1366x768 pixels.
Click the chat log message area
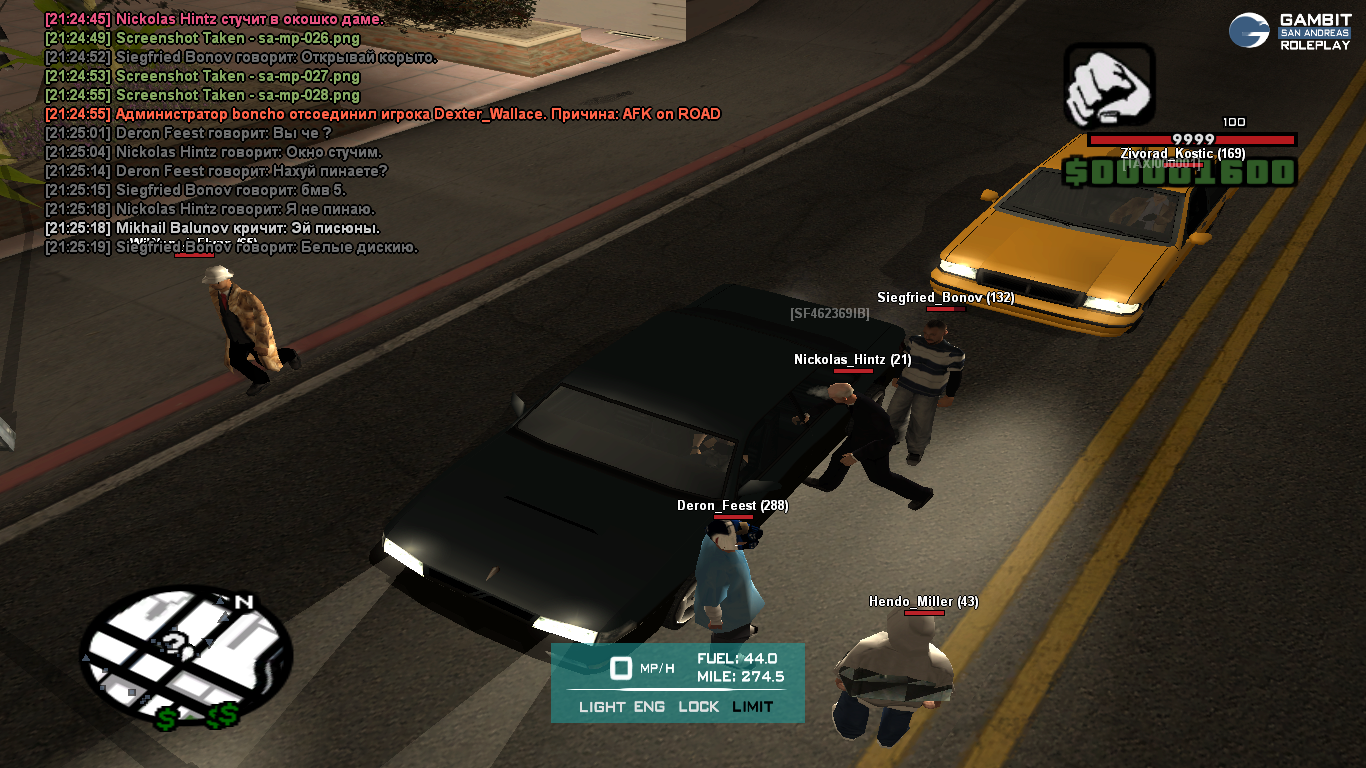pyautogui.click(x=380, y=133)
